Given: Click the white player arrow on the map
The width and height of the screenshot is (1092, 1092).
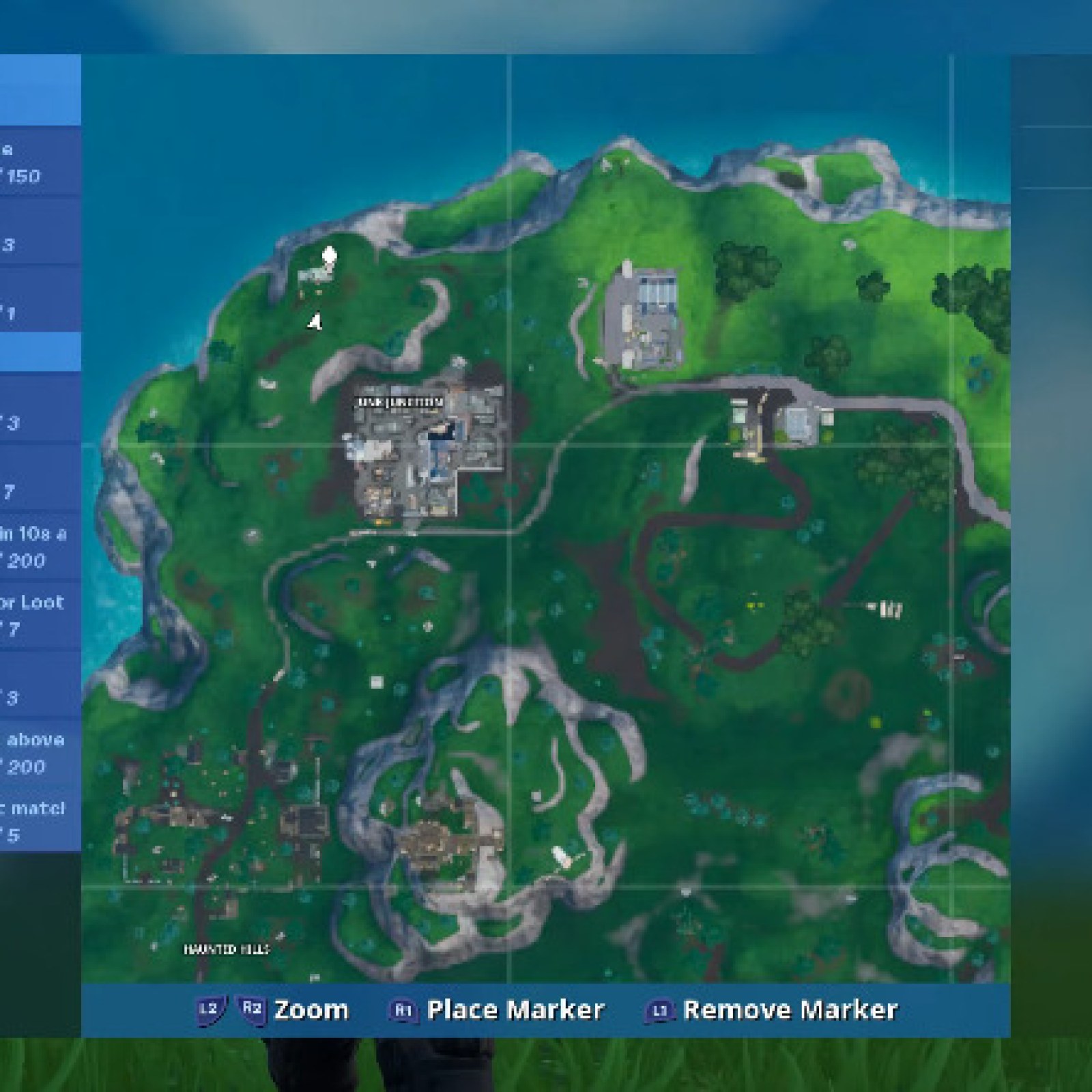Looking at the screenshot, I should 315,322.
